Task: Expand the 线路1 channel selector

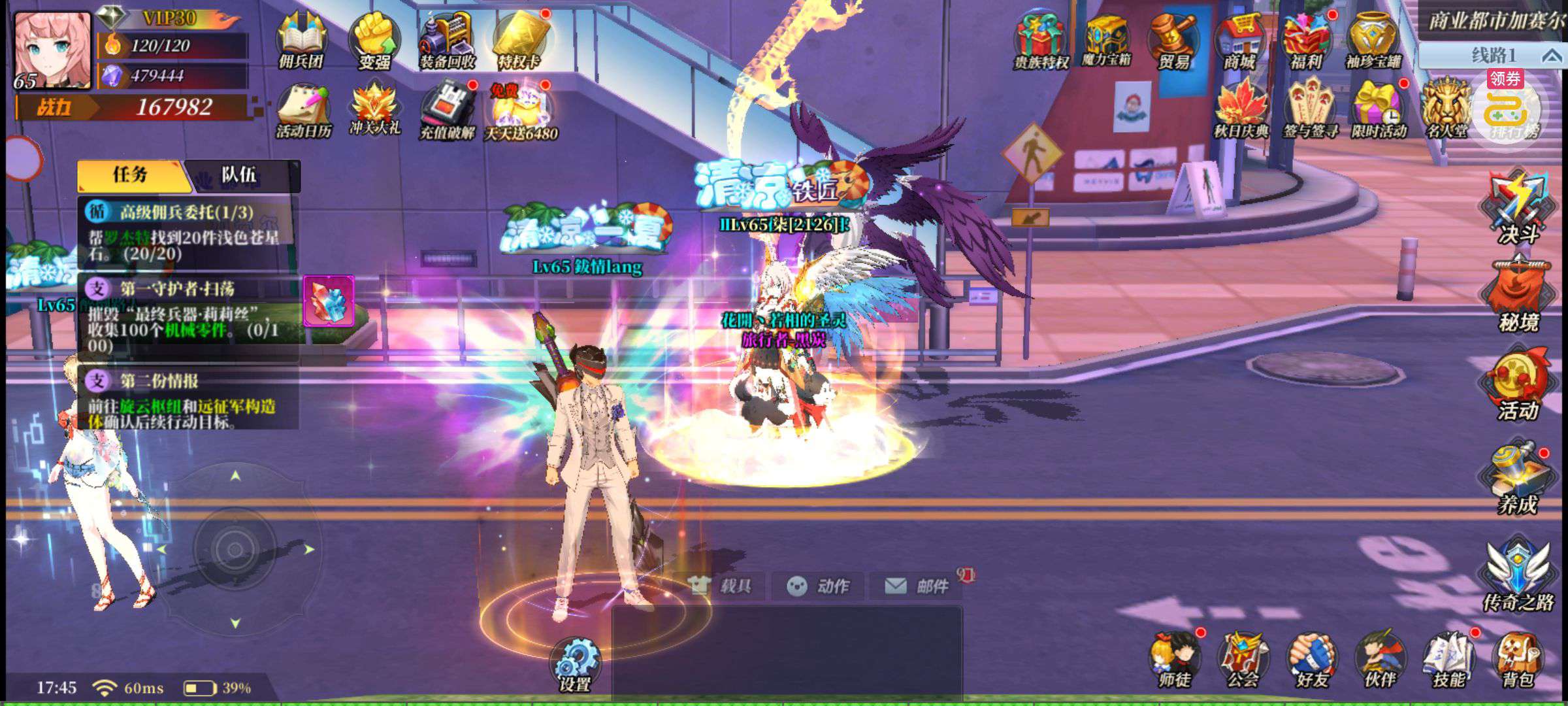Action: pos(1493,56)
